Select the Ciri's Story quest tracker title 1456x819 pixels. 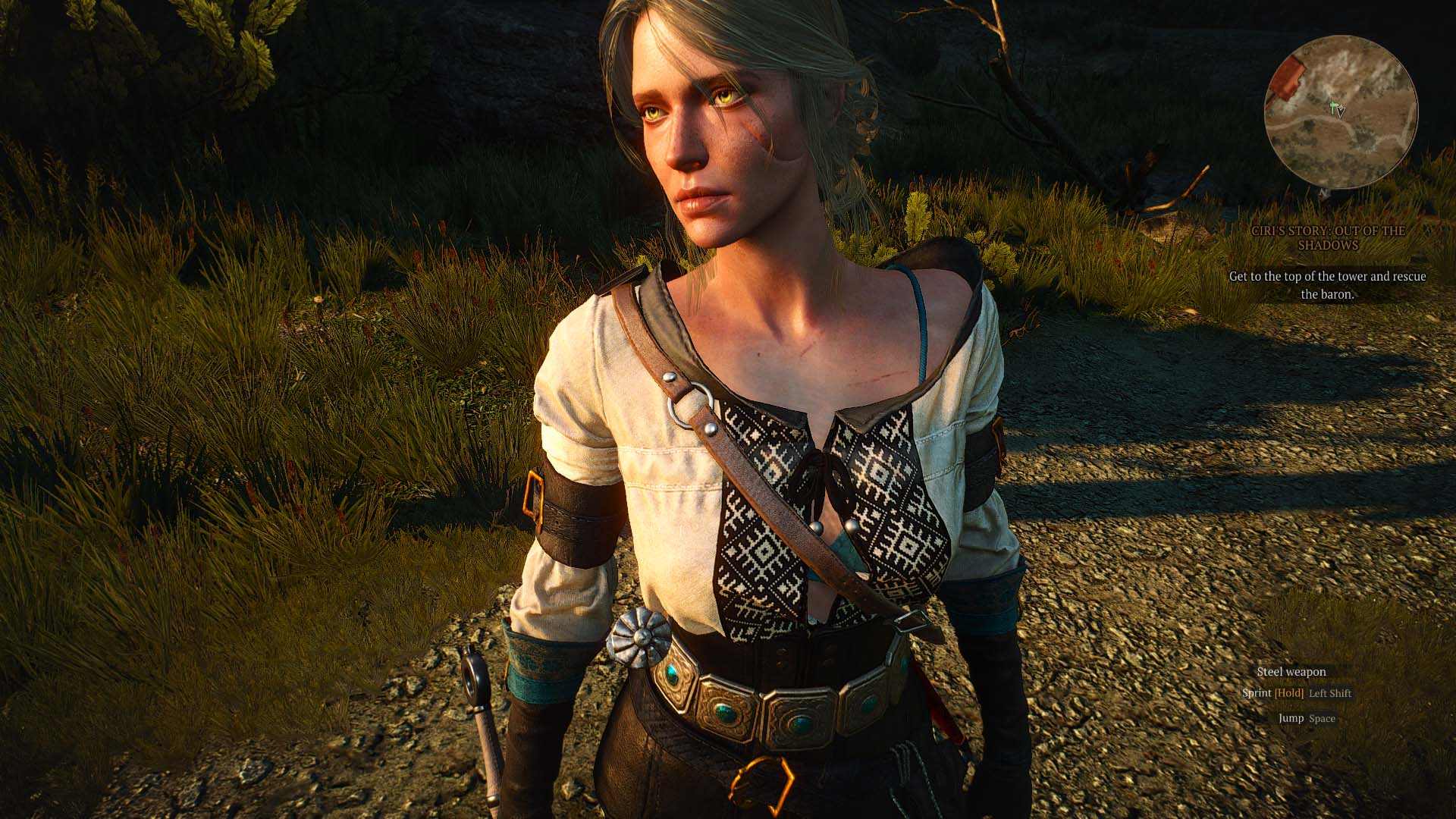(x=1327, y=237)
